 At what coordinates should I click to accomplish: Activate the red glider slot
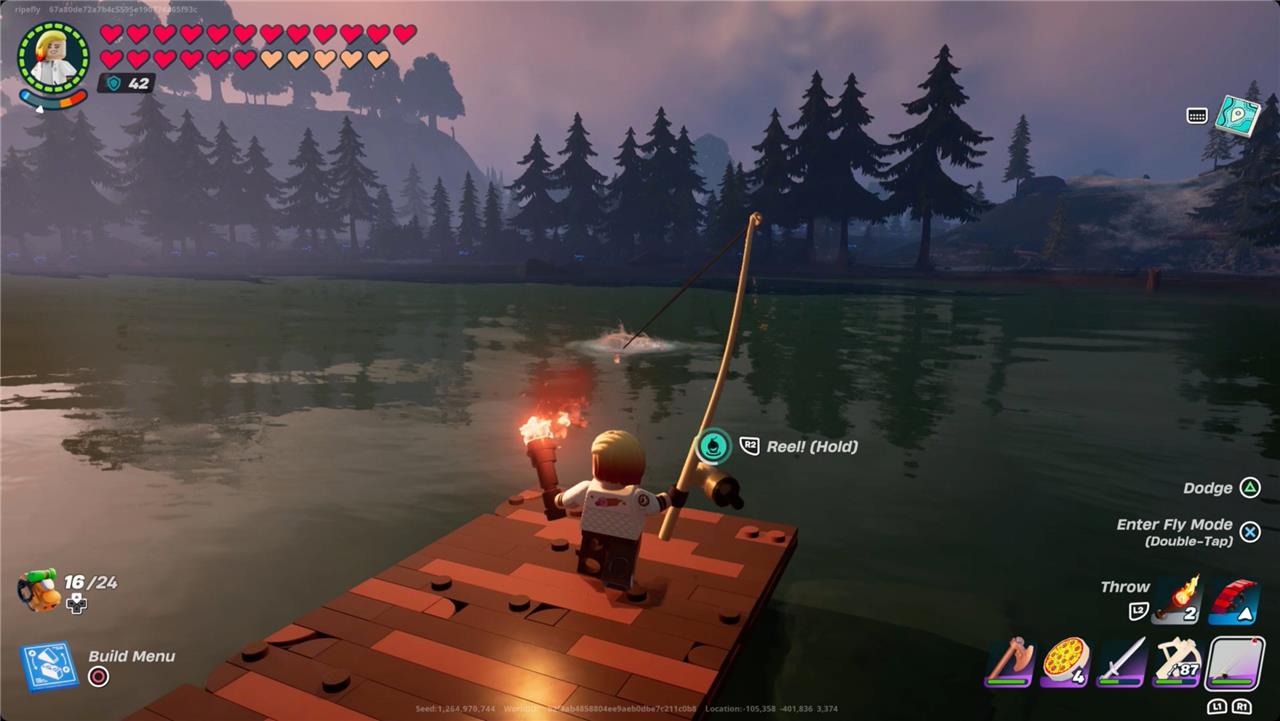(x=1234, y=600)
